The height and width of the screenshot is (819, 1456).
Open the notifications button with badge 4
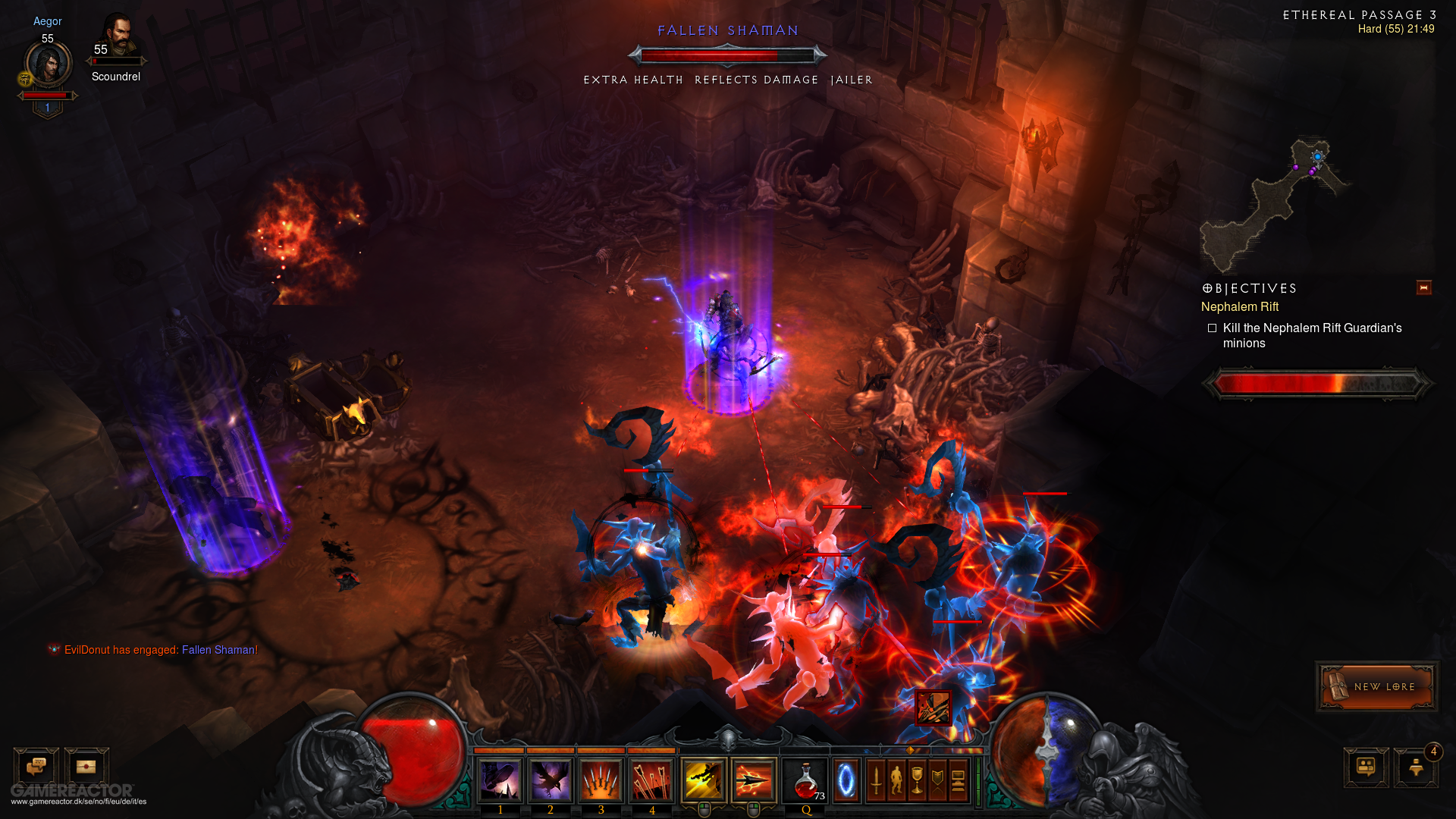pos(1416,767)
